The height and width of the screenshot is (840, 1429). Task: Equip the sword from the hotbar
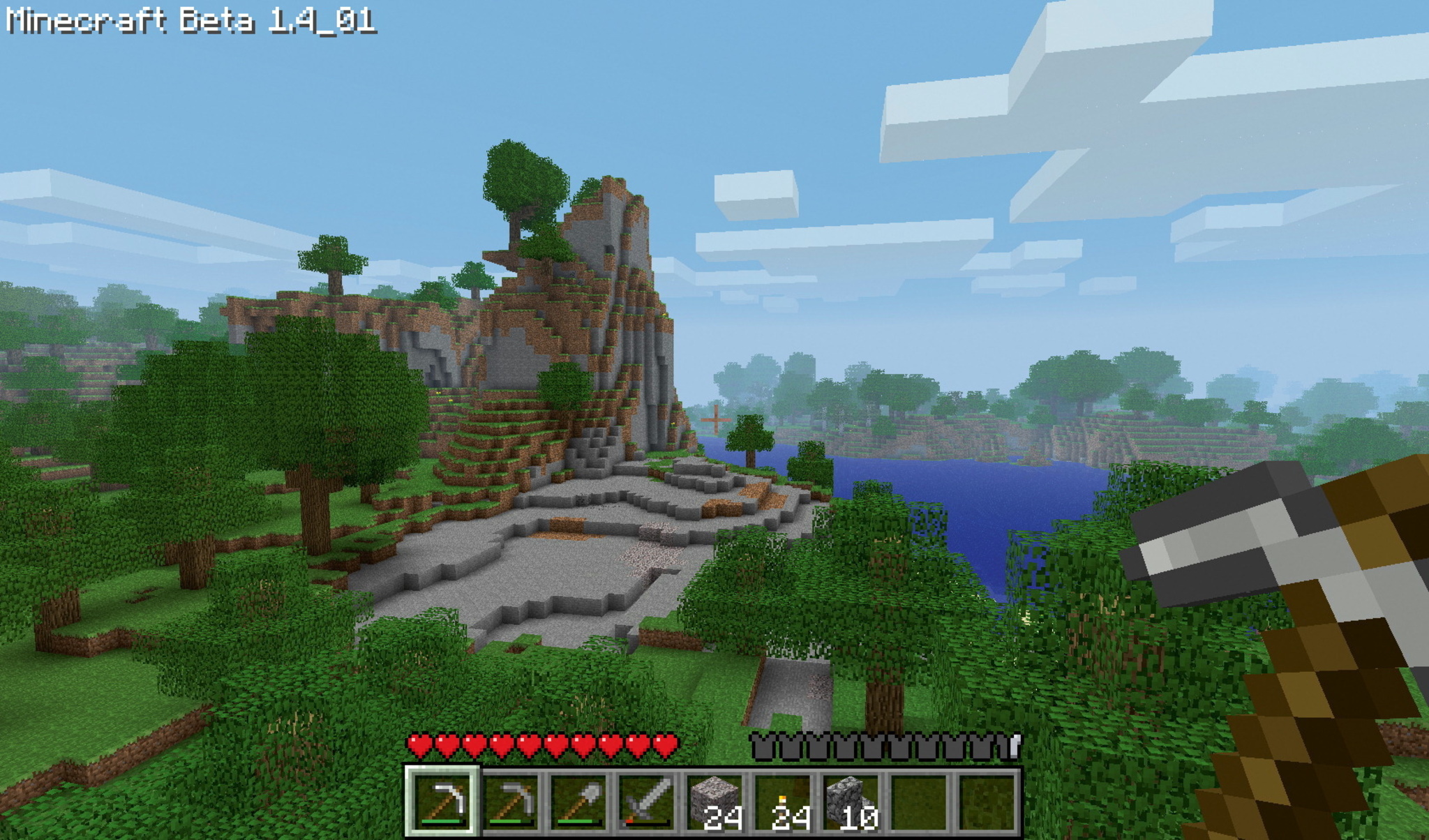click(647, 802)
